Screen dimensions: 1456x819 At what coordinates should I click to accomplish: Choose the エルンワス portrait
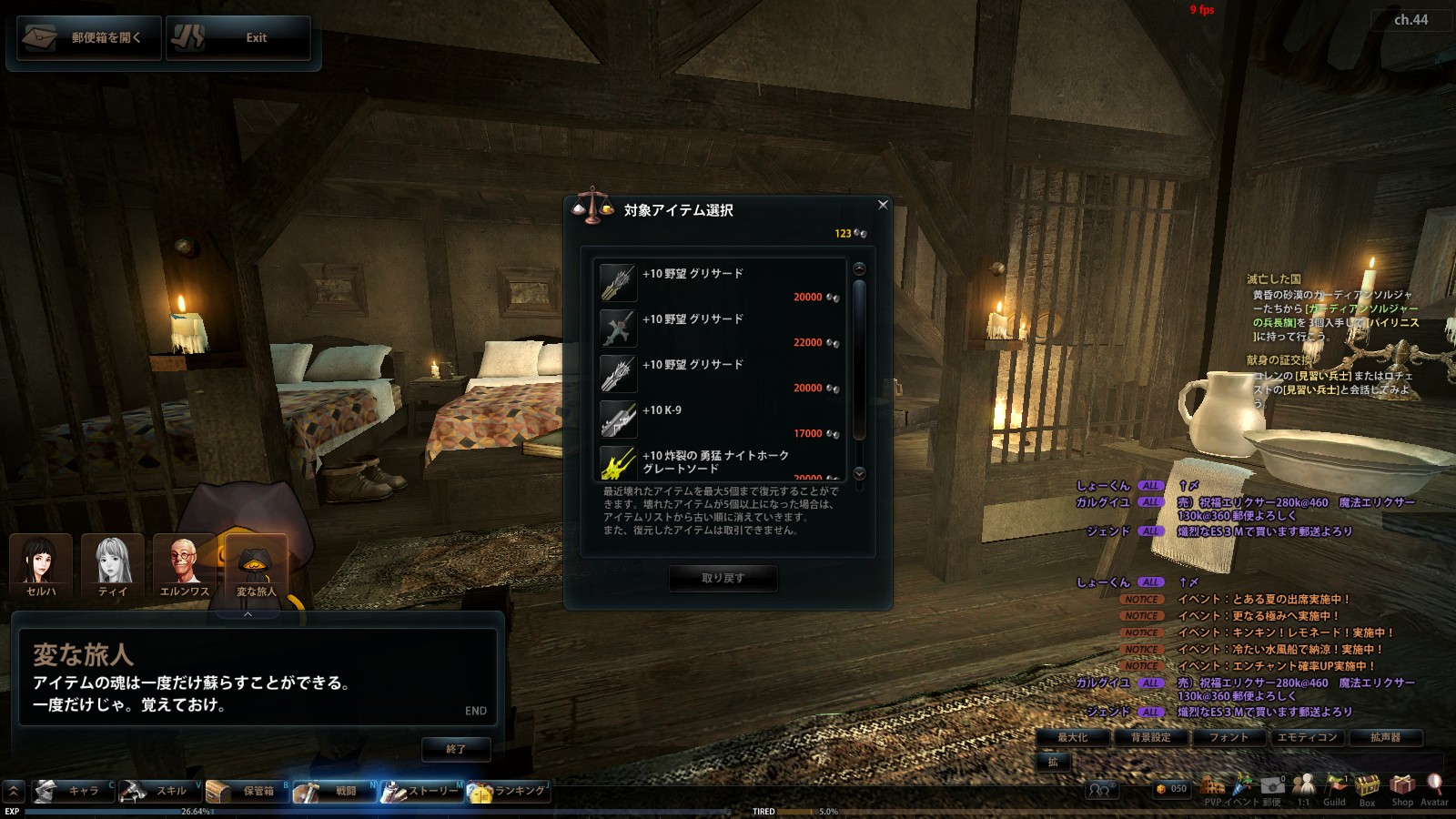(185, 565)
